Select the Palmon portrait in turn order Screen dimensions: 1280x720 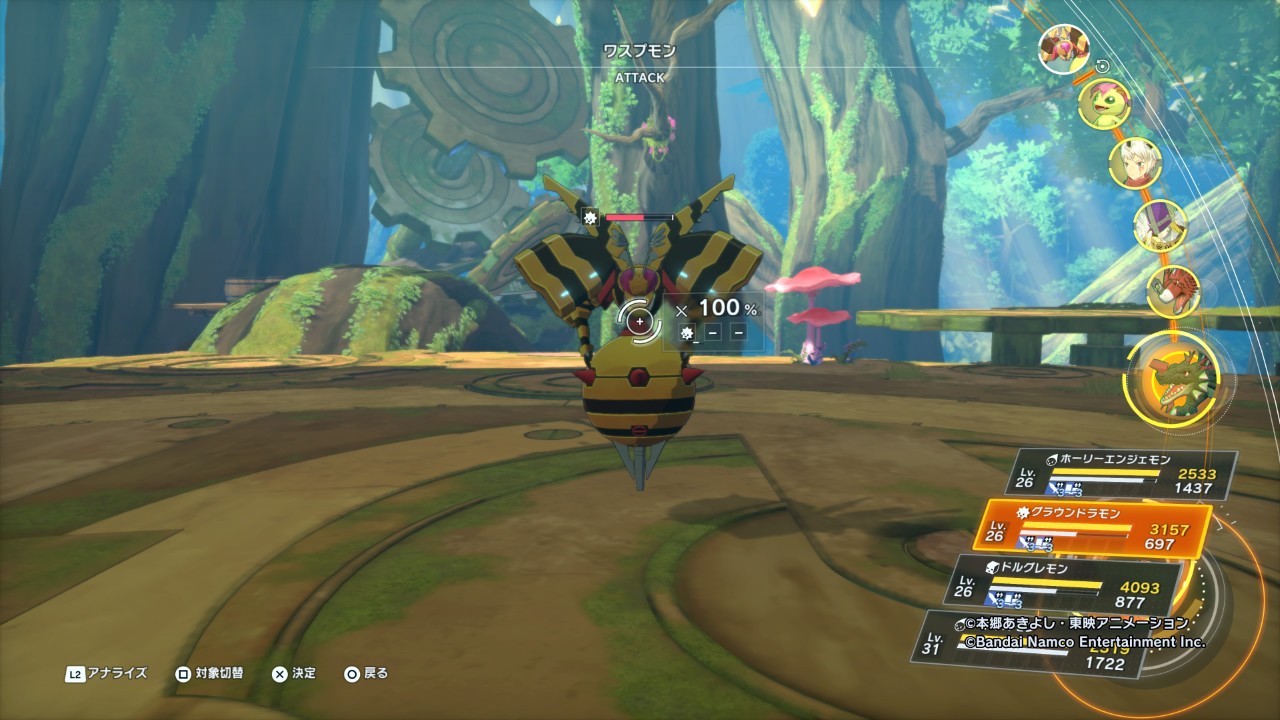pos(1103,100)
